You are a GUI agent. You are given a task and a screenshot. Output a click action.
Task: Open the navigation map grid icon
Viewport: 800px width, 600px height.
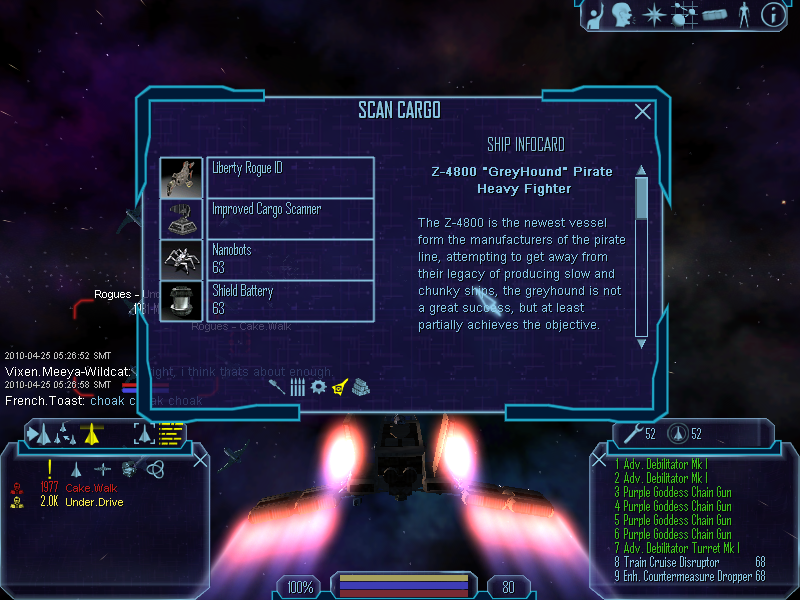685,14
